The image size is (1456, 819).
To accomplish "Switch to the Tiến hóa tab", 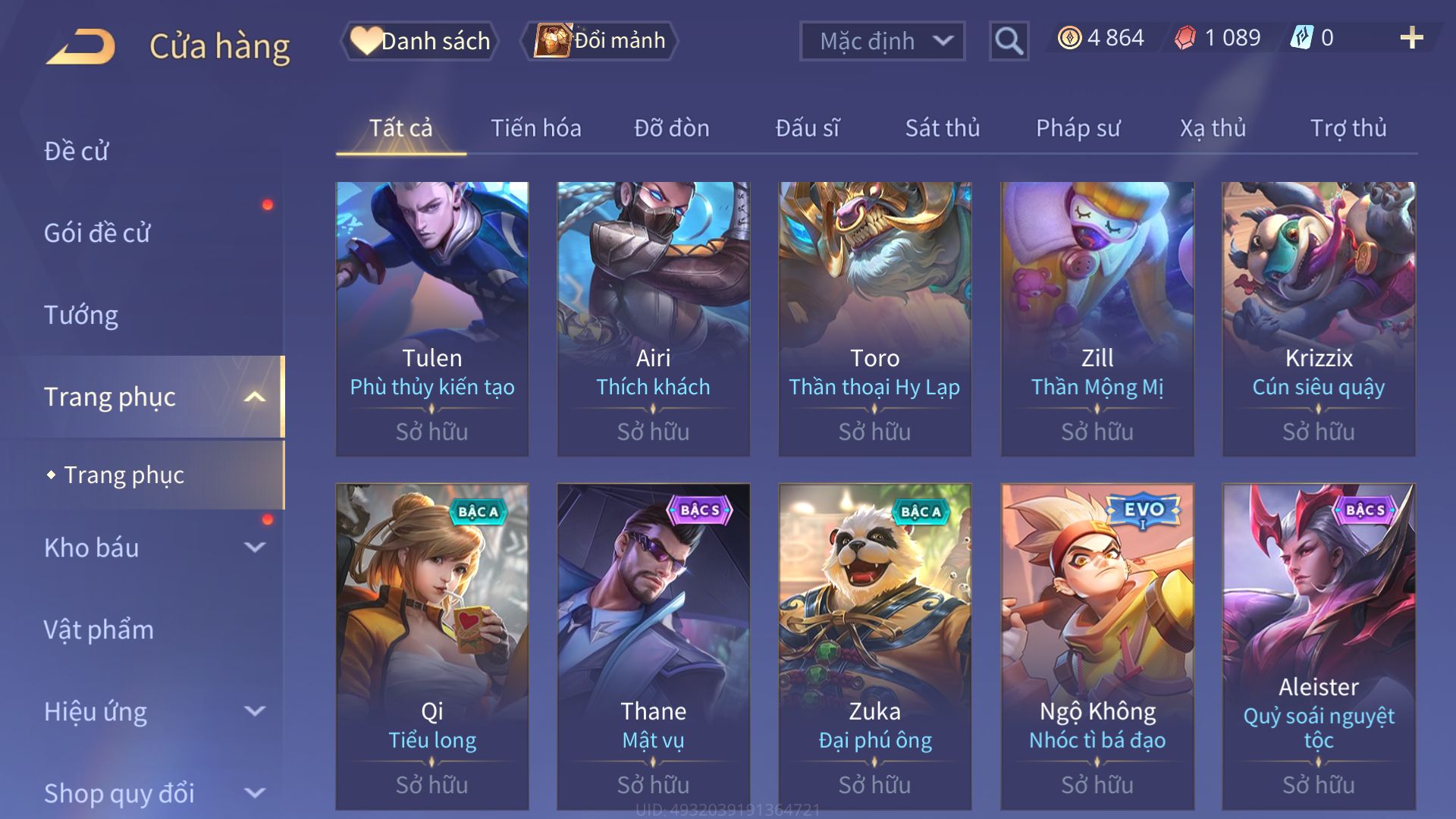I will click(535, 128).
